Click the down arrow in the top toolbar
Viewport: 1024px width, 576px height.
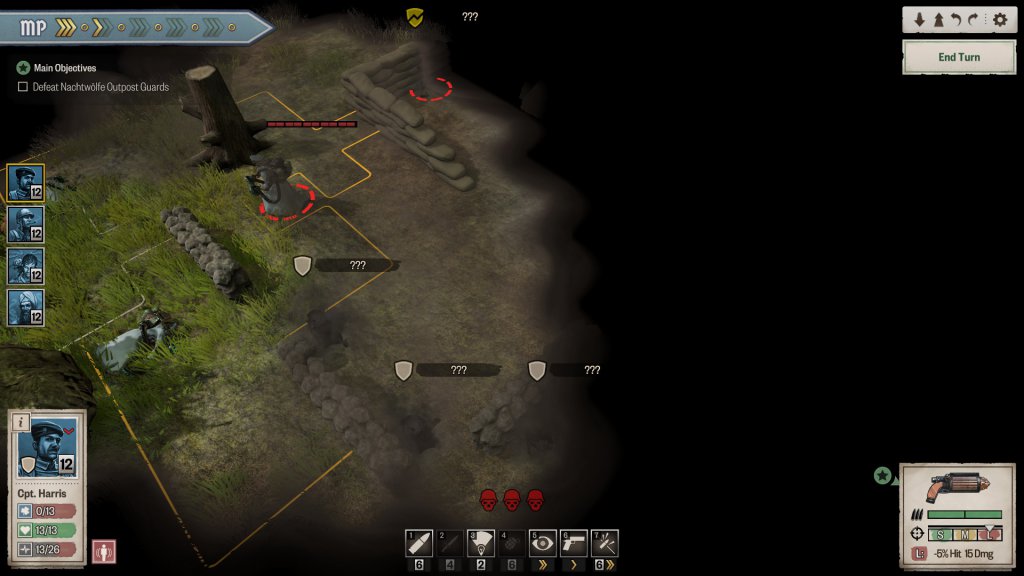click(919, 20)
